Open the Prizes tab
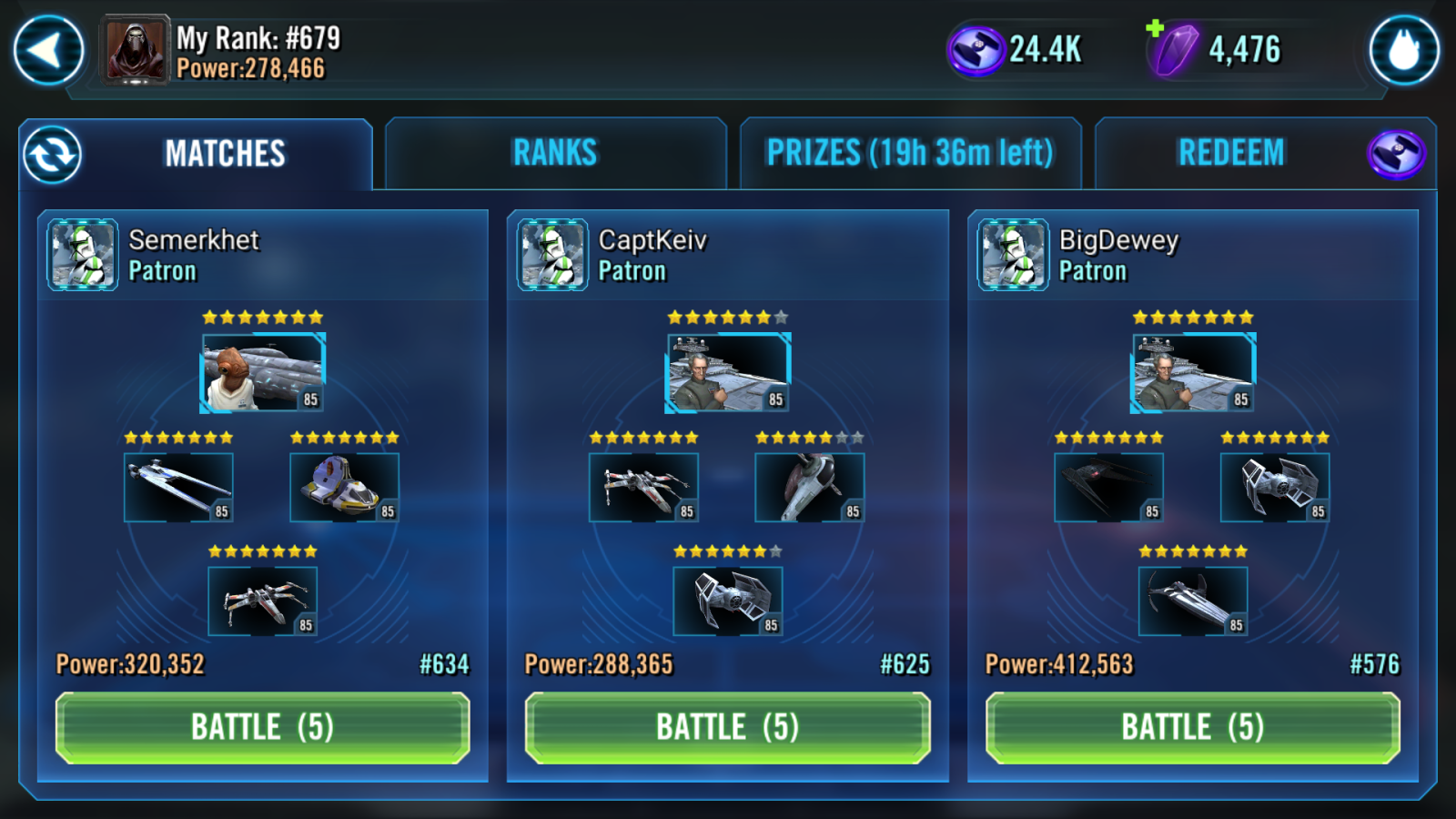 click(x=910, y=153)
